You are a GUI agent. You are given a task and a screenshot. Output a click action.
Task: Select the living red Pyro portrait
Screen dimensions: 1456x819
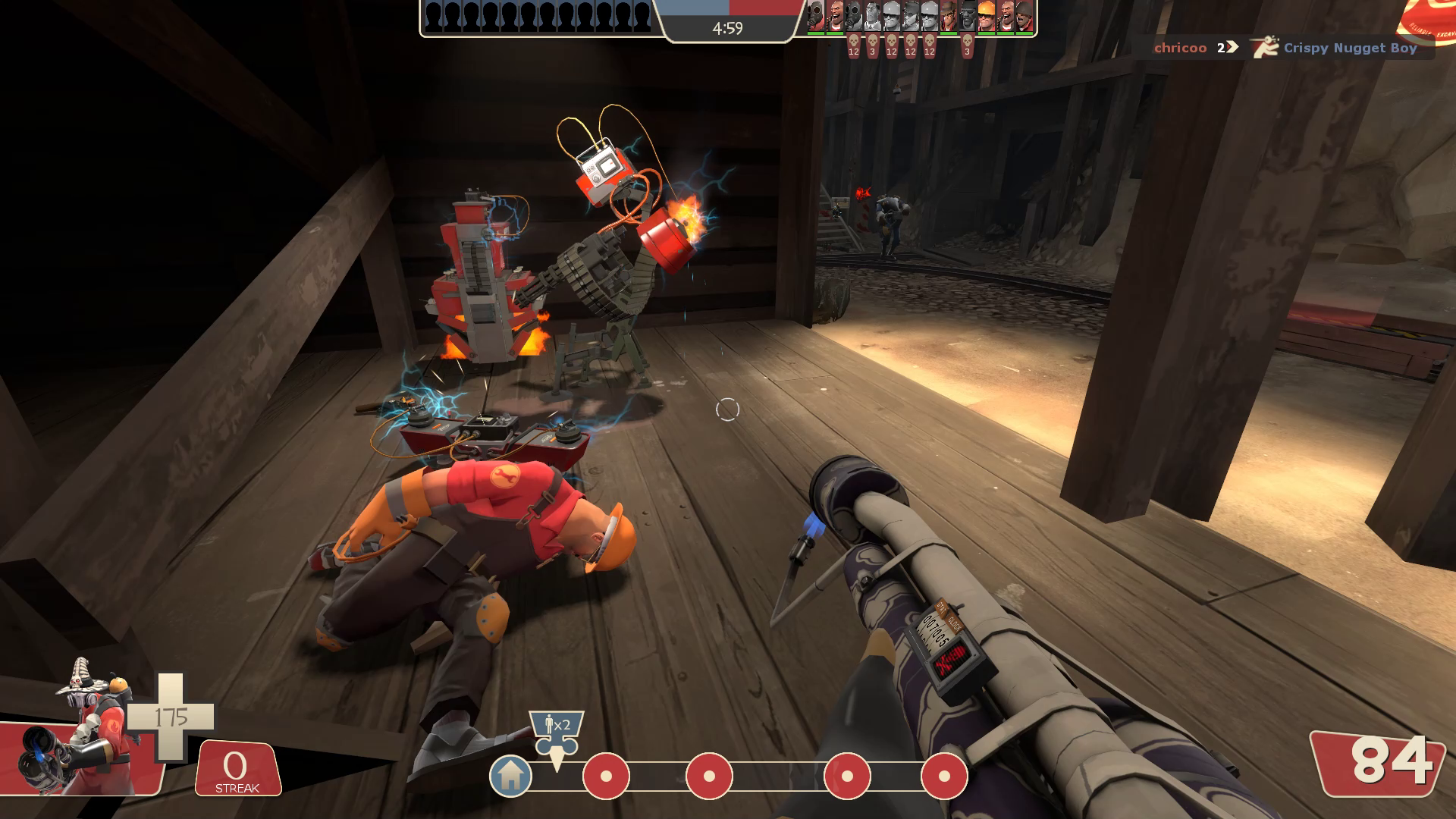coord(816,16)
